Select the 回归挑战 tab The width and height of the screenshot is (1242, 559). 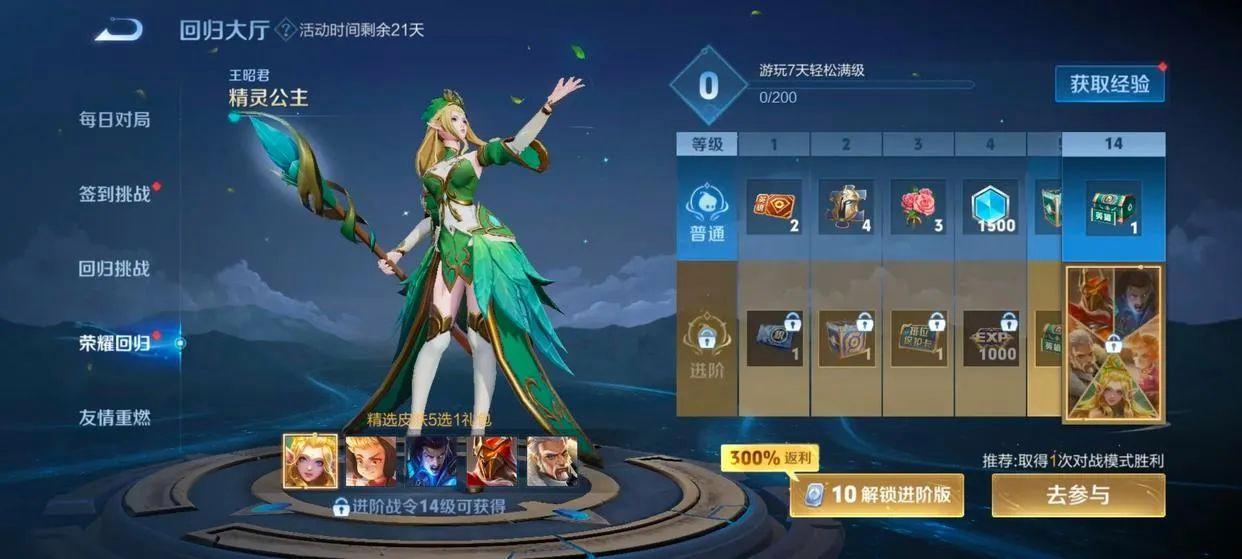(115, 268)
